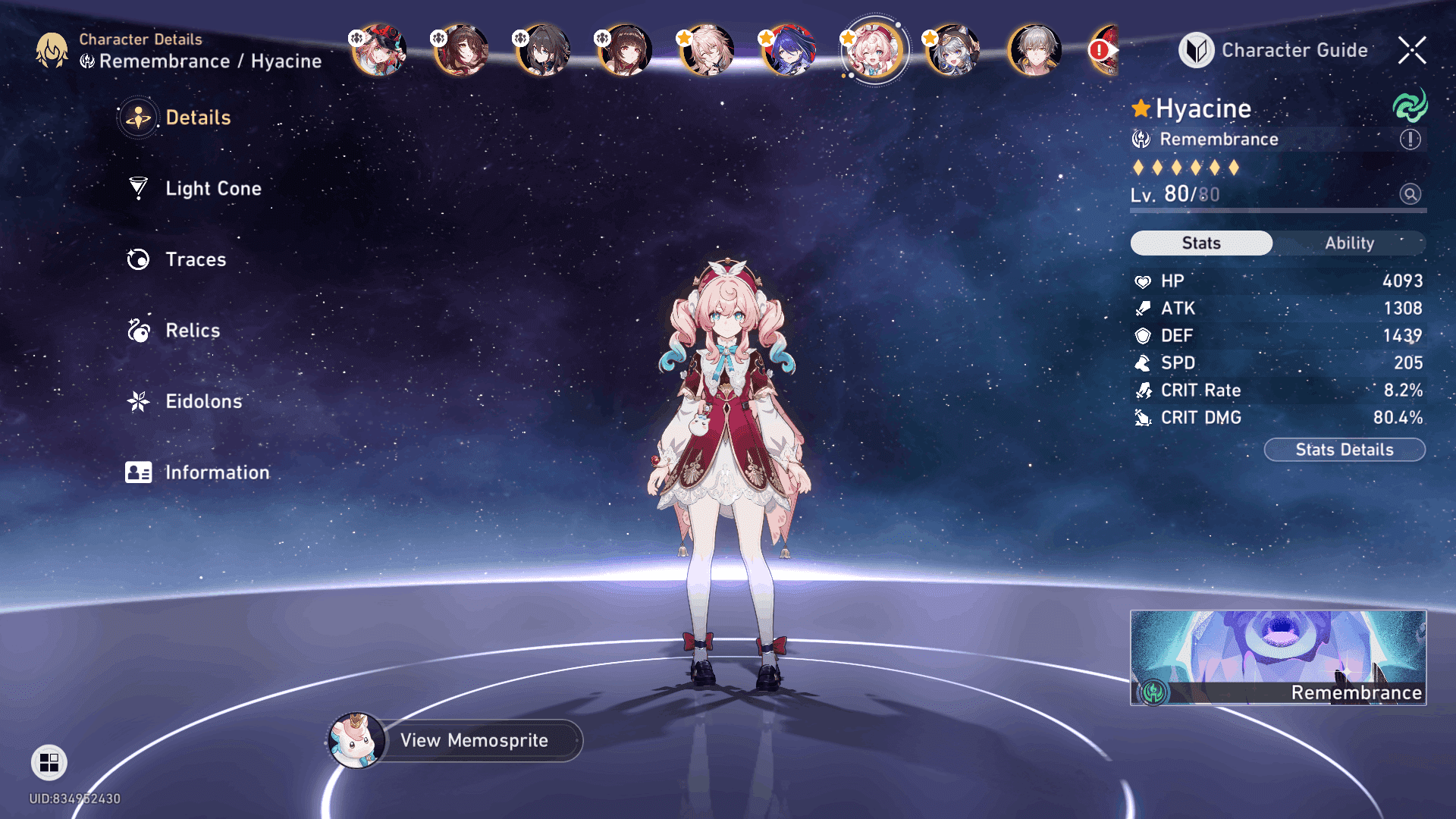Switch to the Ability tab
This screenshot has width=1456, height=819.
click(1349, 243)
